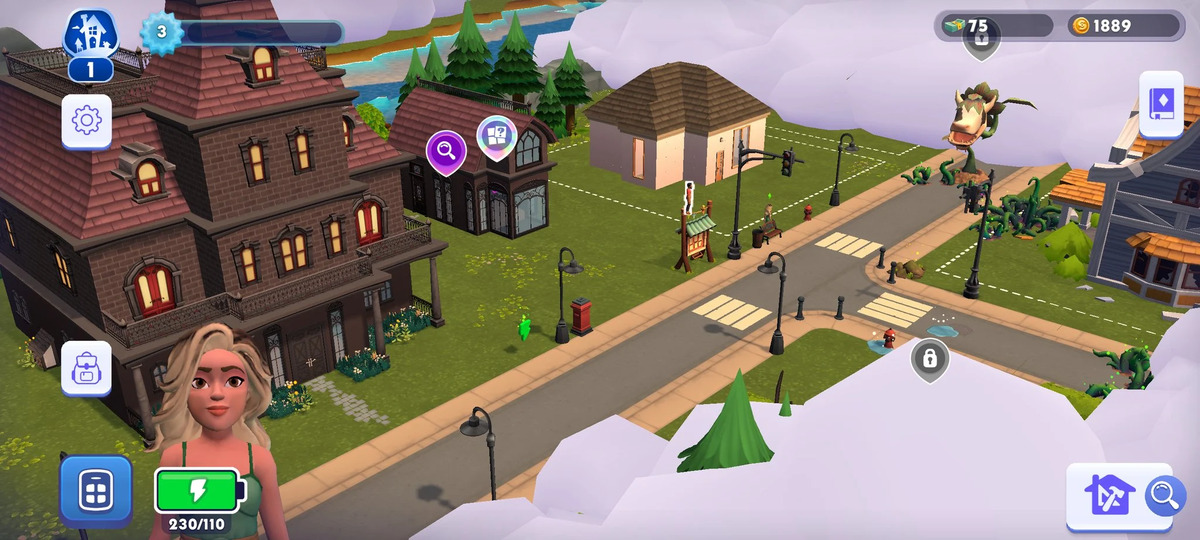Open the settings gear menu

tap(87, 121)
